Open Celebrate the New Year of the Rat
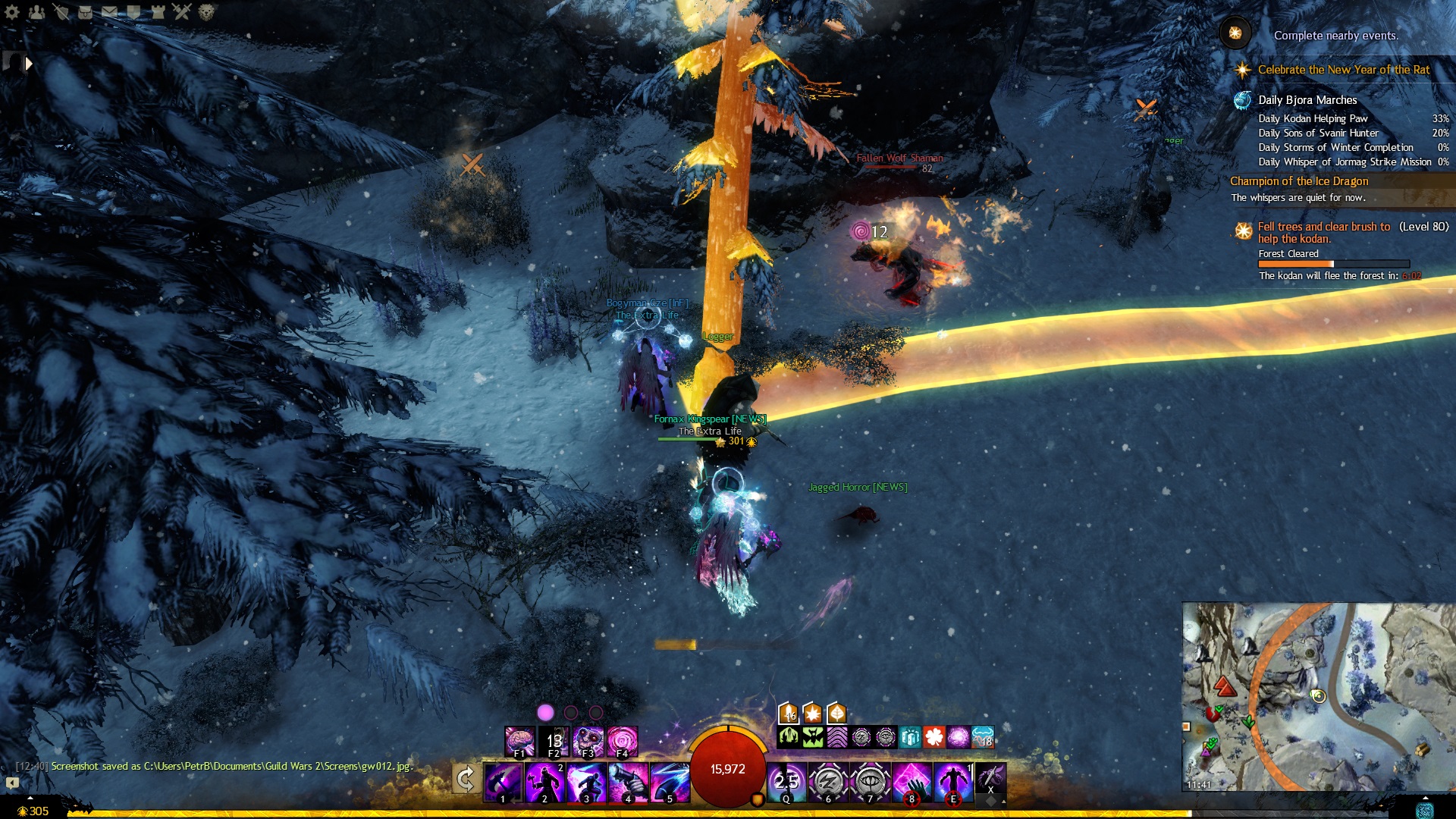Image resolution: width=1456 pixels, height=819 pixels. tap(1343, 70)
